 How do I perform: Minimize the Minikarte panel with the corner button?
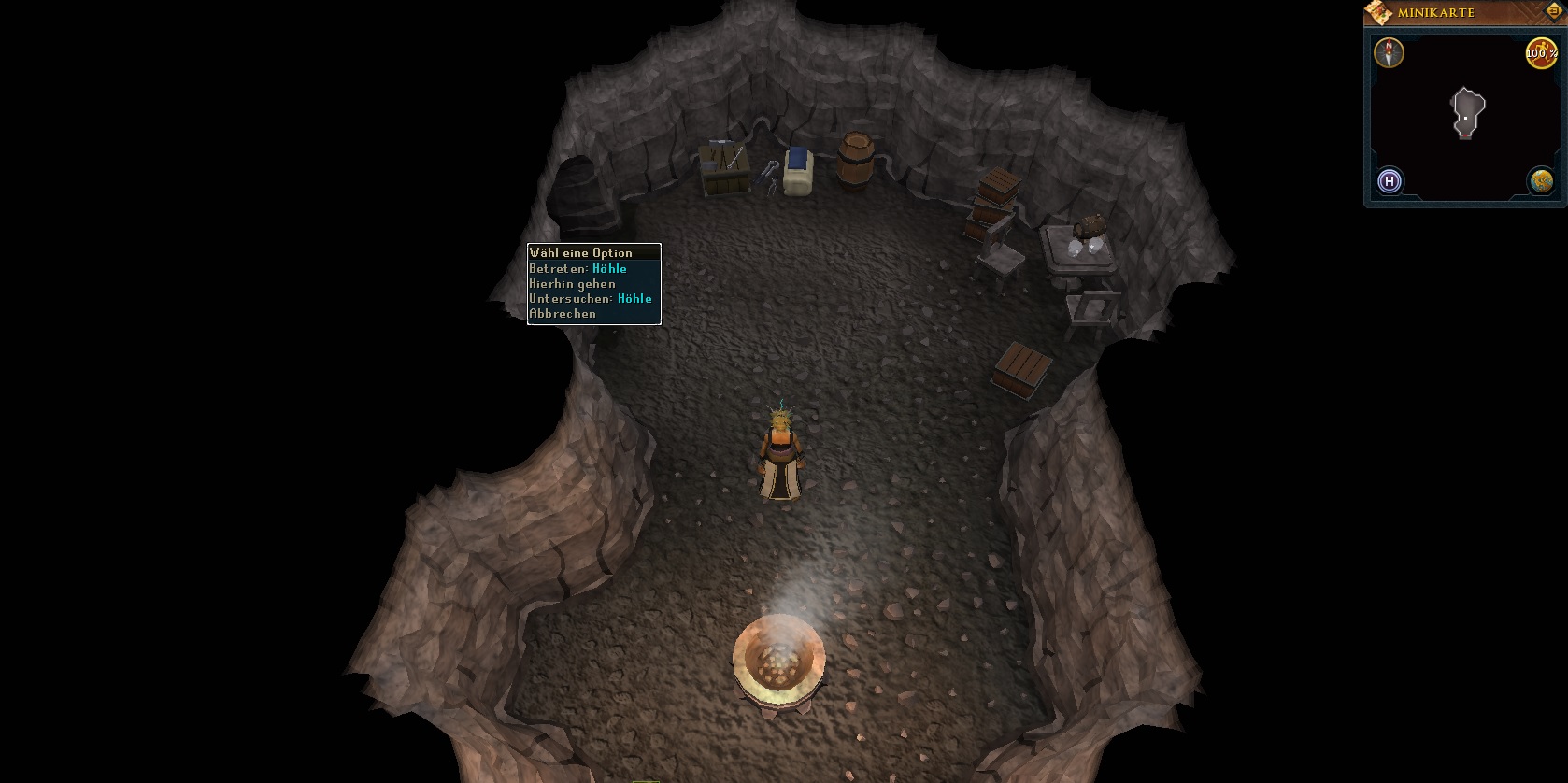pos(1553,11)
